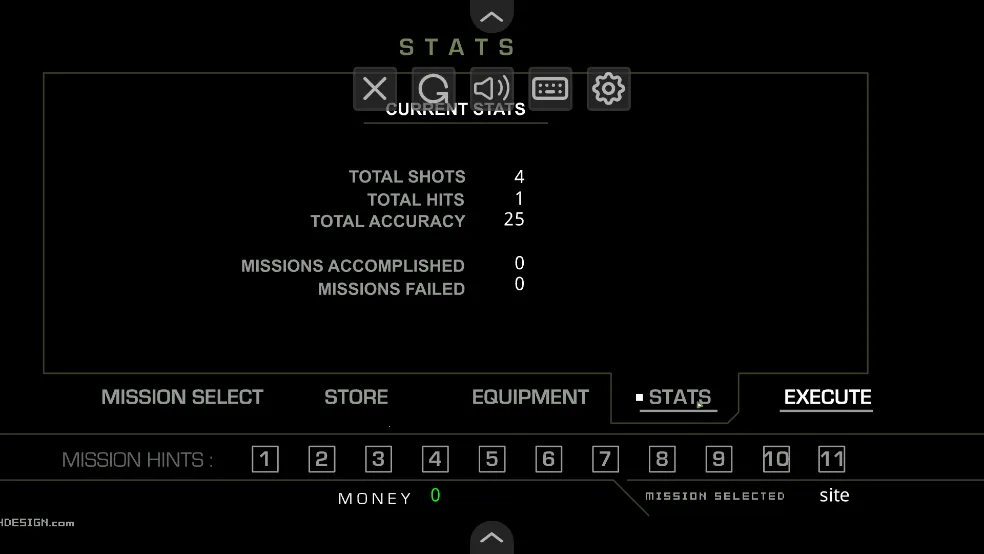View mission hint 5
The height and width of the screenshot is (554, 984).
coord(491,459)
